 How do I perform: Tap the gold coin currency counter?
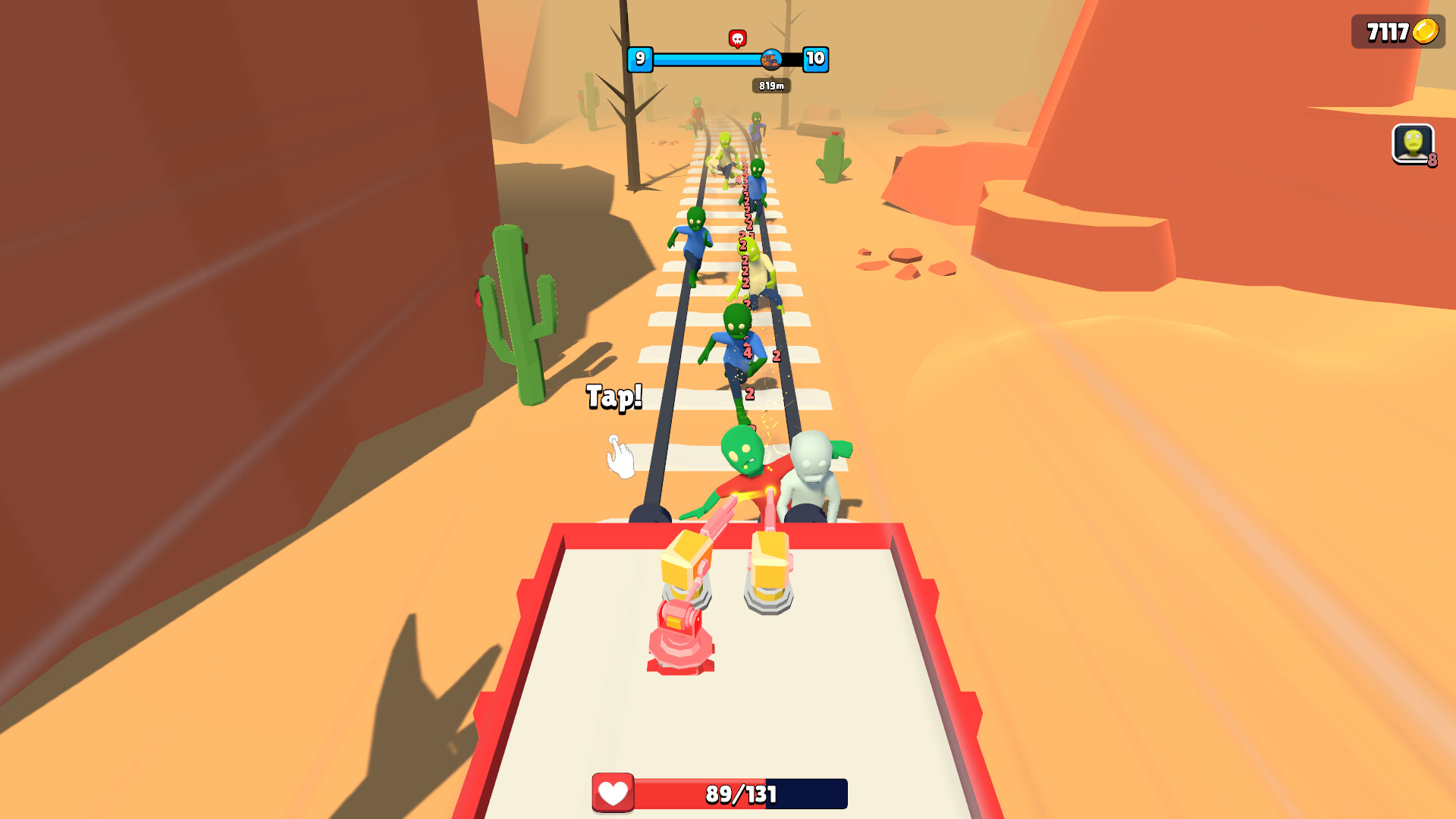[1396, 32]
